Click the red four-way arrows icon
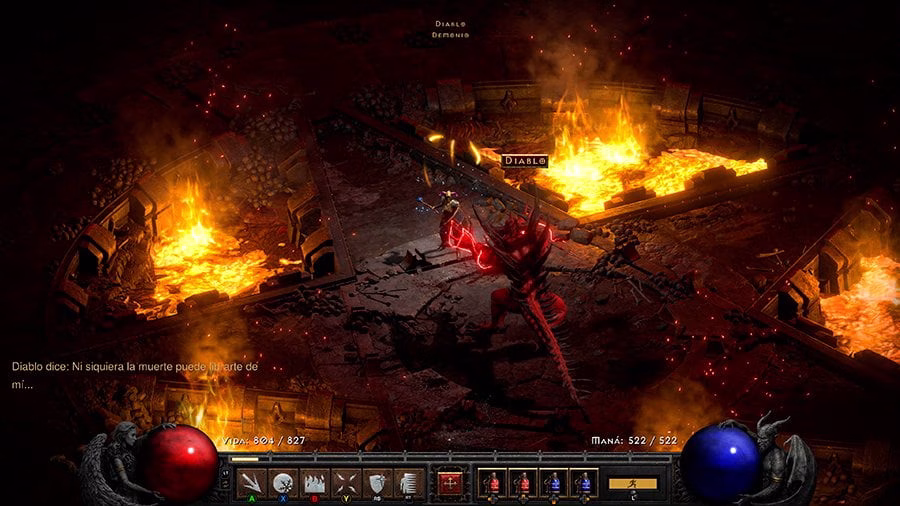Image resolution: width=900 pixels, height=506 pixels. pyautogui.click(x=450, y=483)
